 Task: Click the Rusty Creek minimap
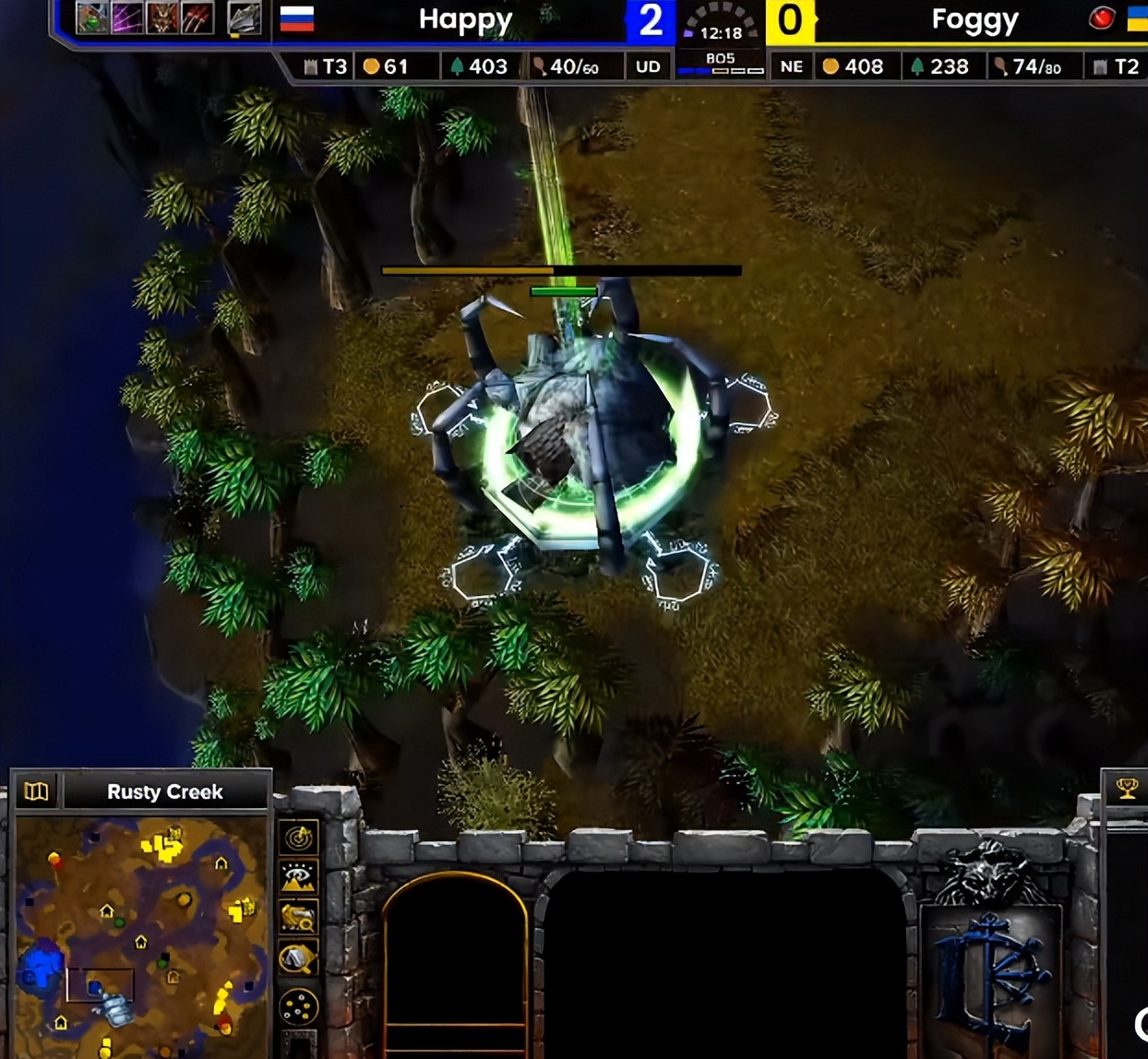(x=140, y=936)
